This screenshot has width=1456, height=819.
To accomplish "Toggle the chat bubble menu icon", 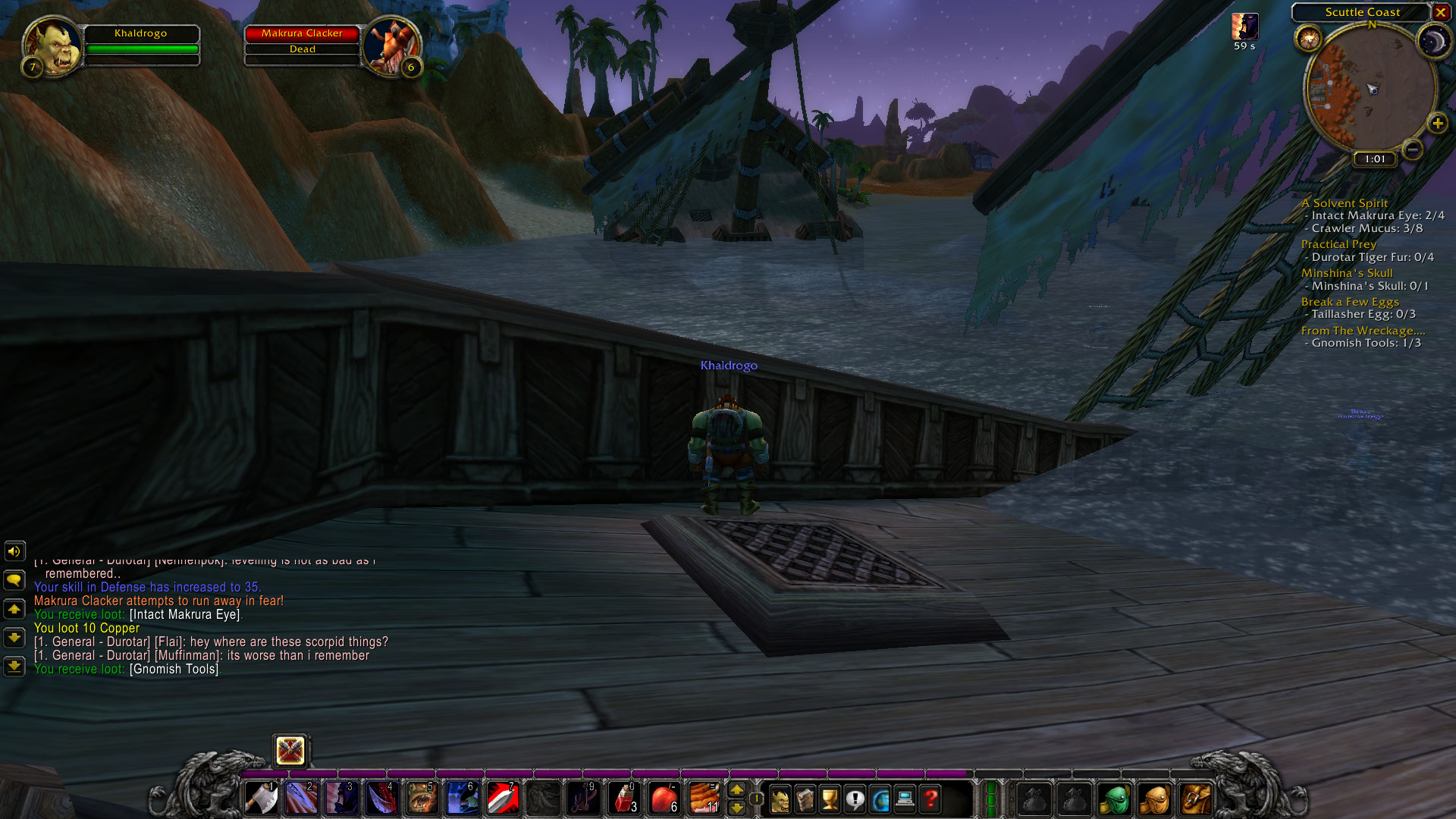I will pyautogui.click(x=15, y=580).
